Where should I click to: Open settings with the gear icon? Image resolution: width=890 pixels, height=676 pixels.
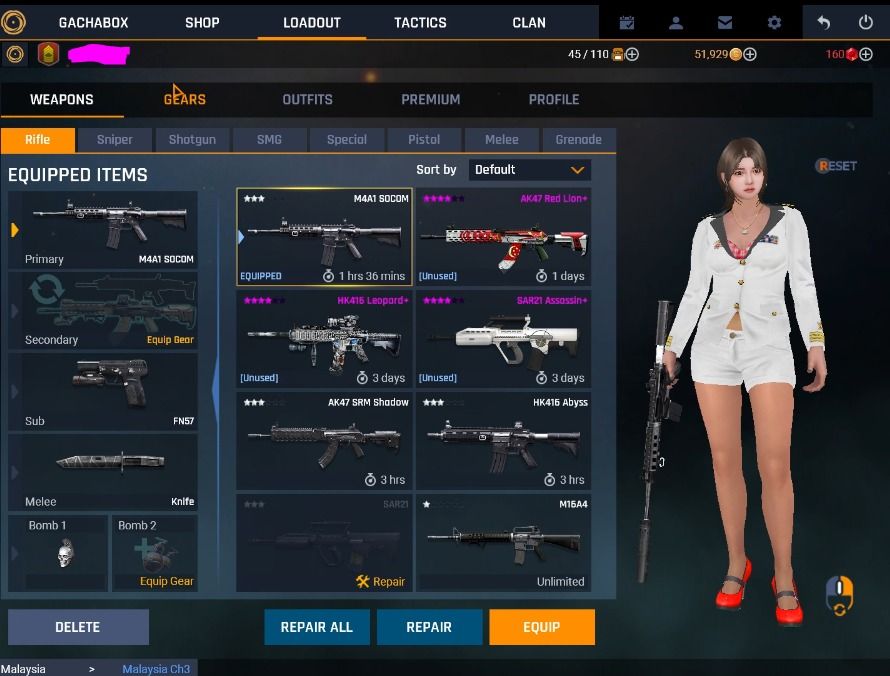[774, 22]
